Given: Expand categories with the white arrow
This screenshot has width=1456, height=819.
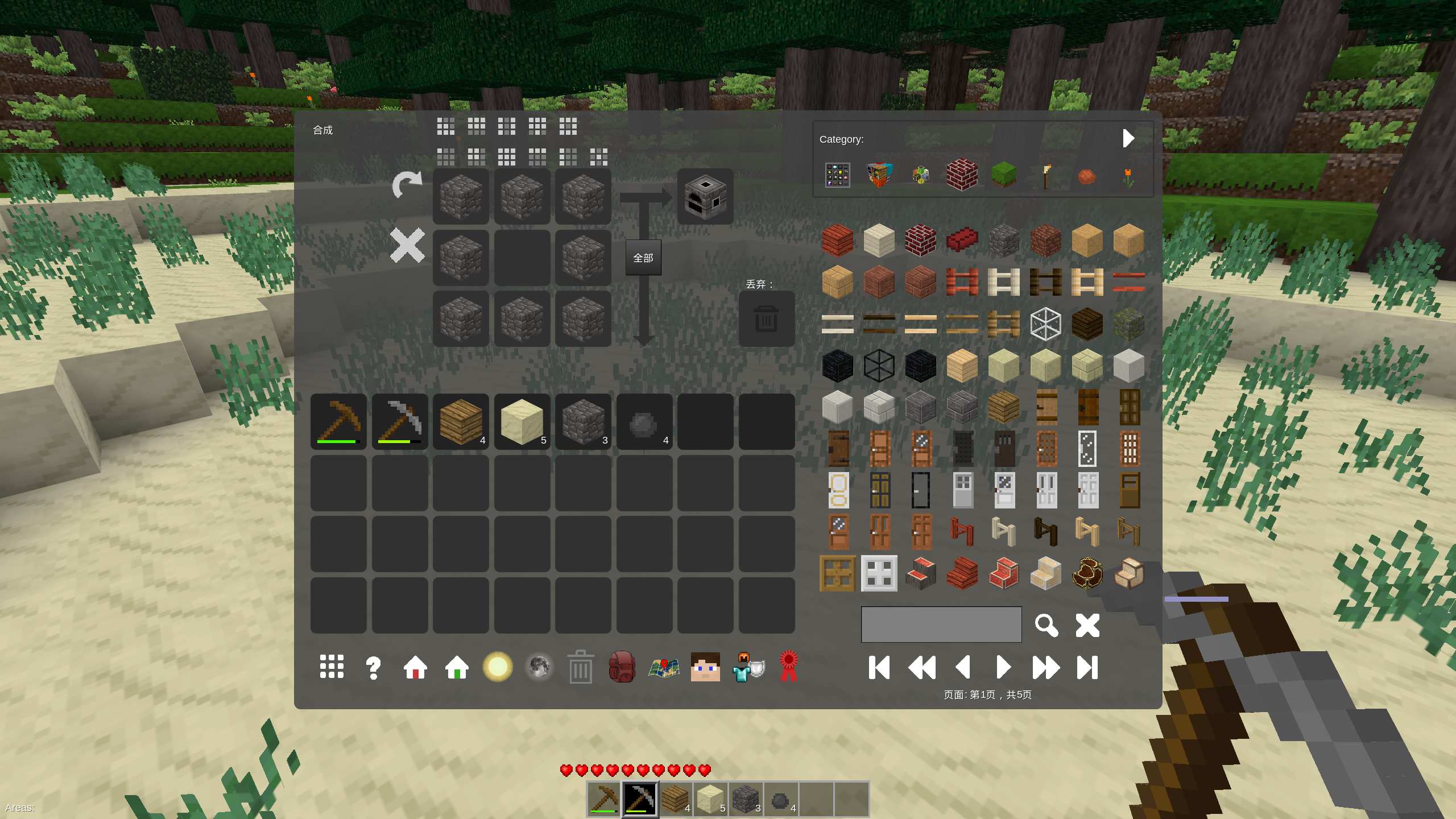Looking at the screenshot, I should [1128, 138].
